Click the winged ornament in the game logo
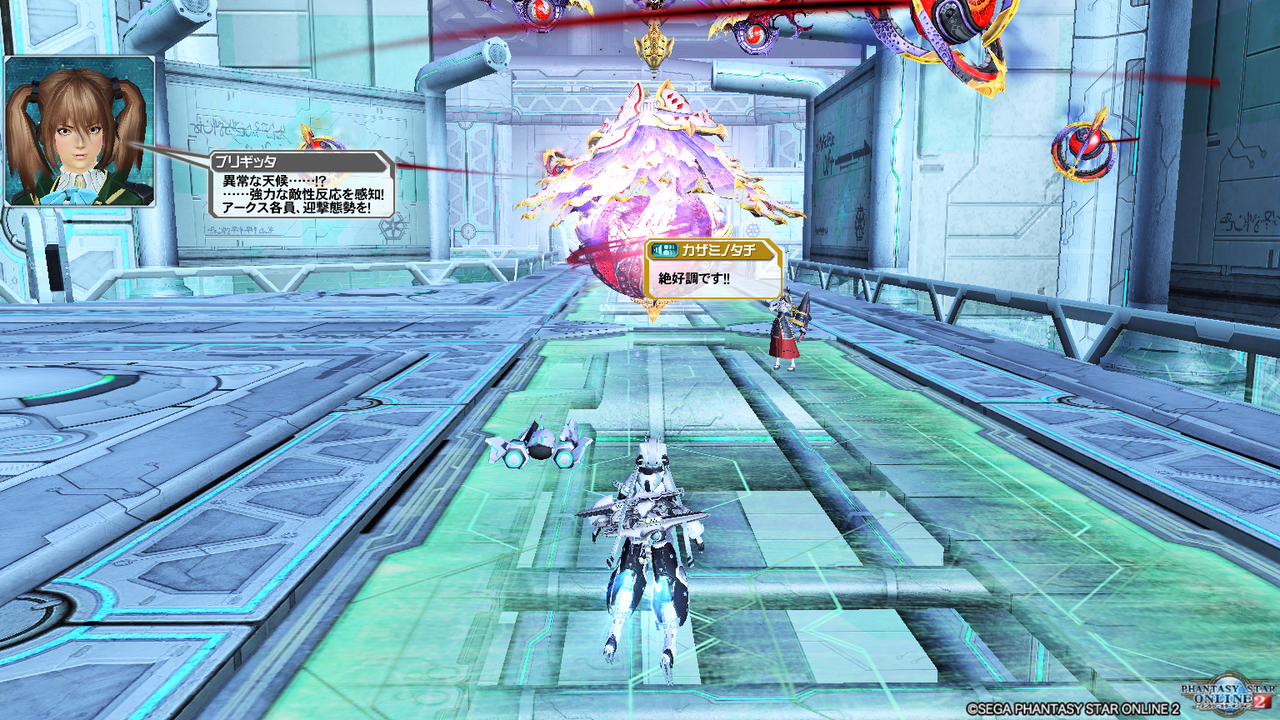 coord(1195,681)
